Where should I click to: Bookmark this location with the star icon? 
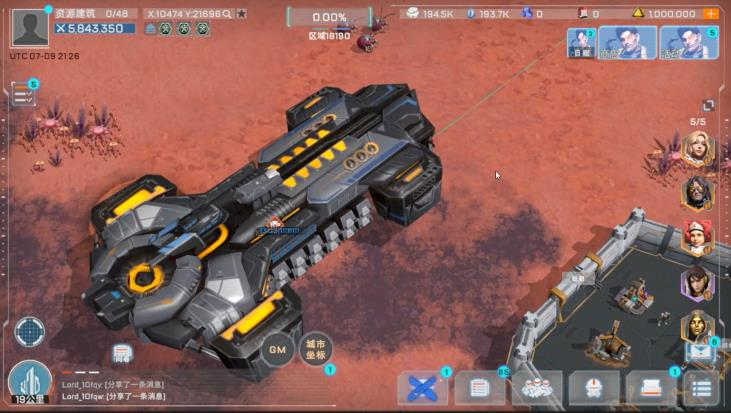(x=241, y=14)
